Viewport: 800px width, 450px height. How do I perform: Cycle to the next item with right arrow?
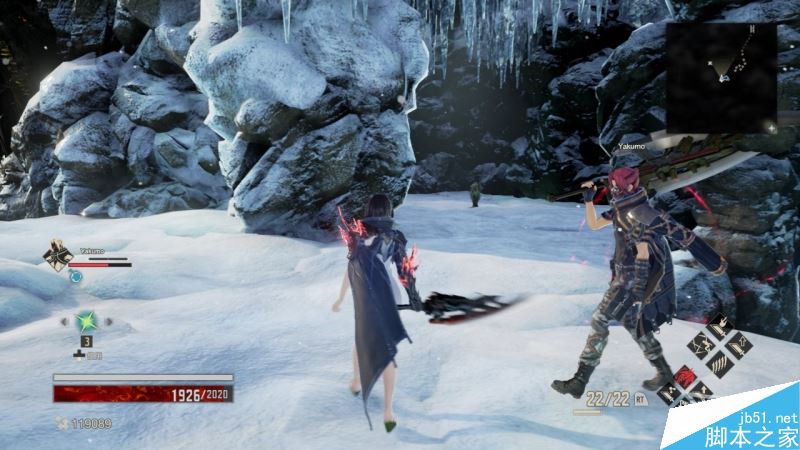(108, 322)
